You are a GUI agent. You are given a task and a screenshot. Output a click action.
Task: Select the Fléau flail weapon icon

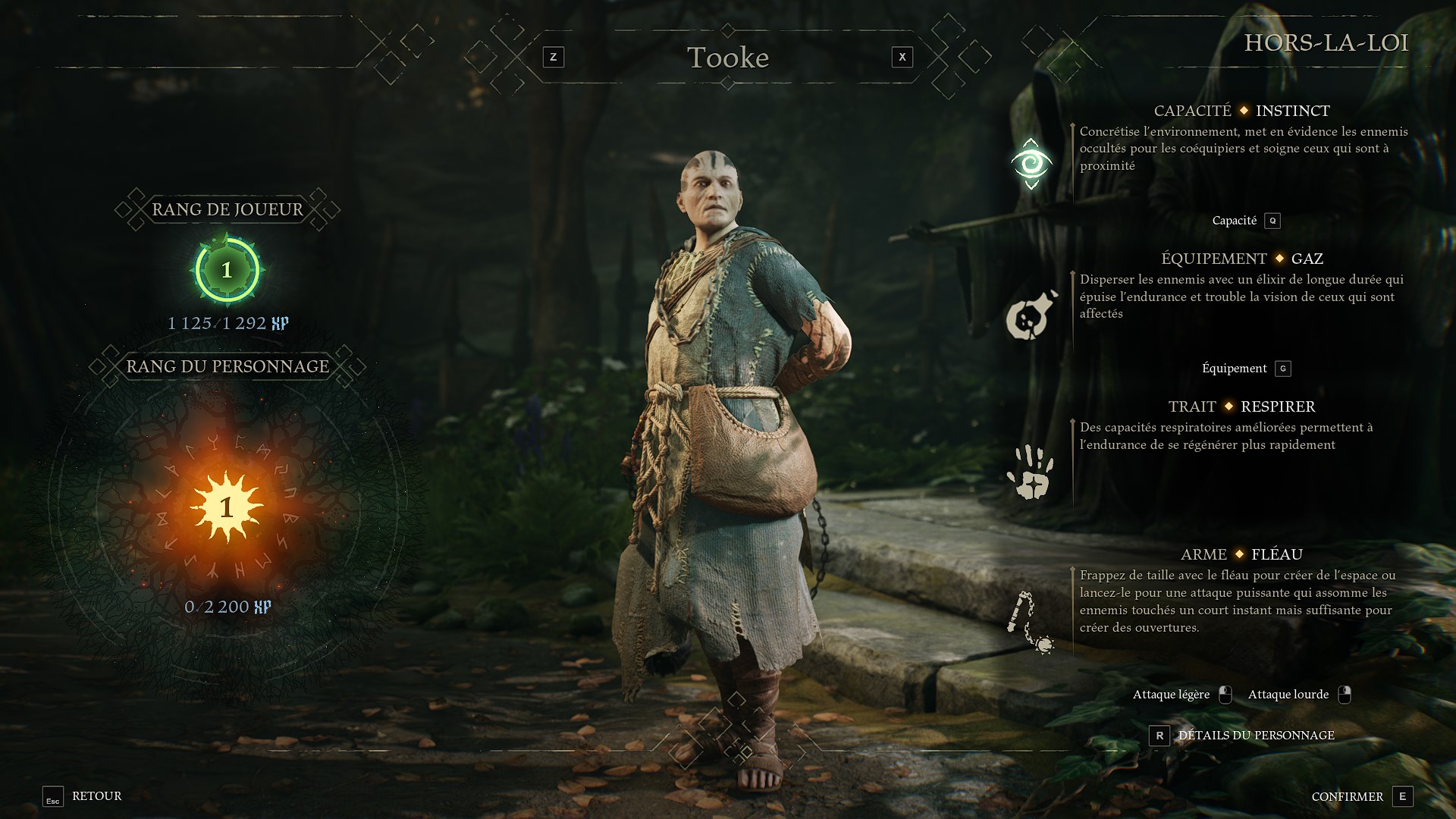[1031, 622]
